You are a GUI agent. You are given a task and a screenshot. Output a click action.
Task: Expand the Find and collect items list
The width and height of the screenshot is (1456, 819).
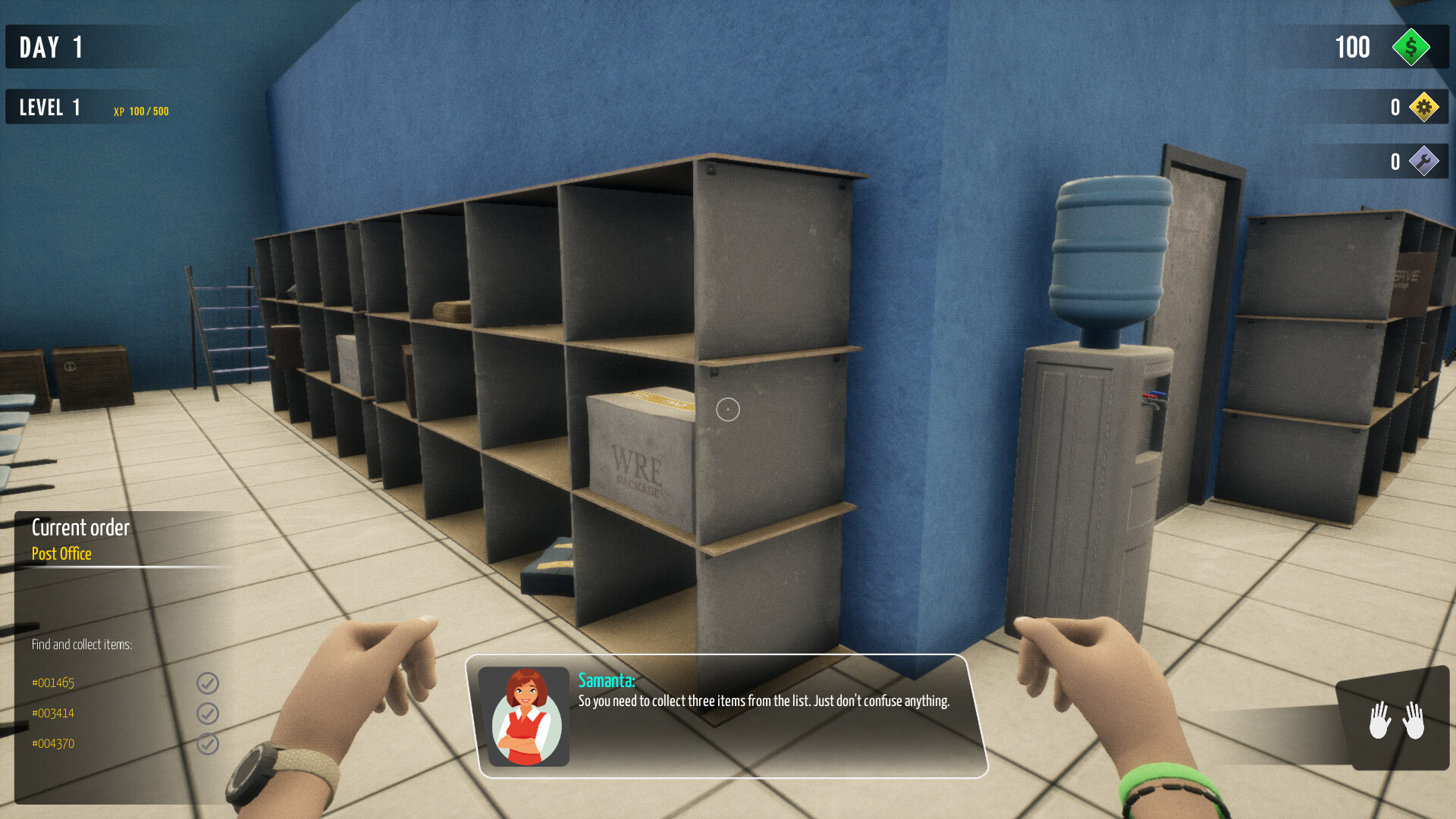pos(82,644)
